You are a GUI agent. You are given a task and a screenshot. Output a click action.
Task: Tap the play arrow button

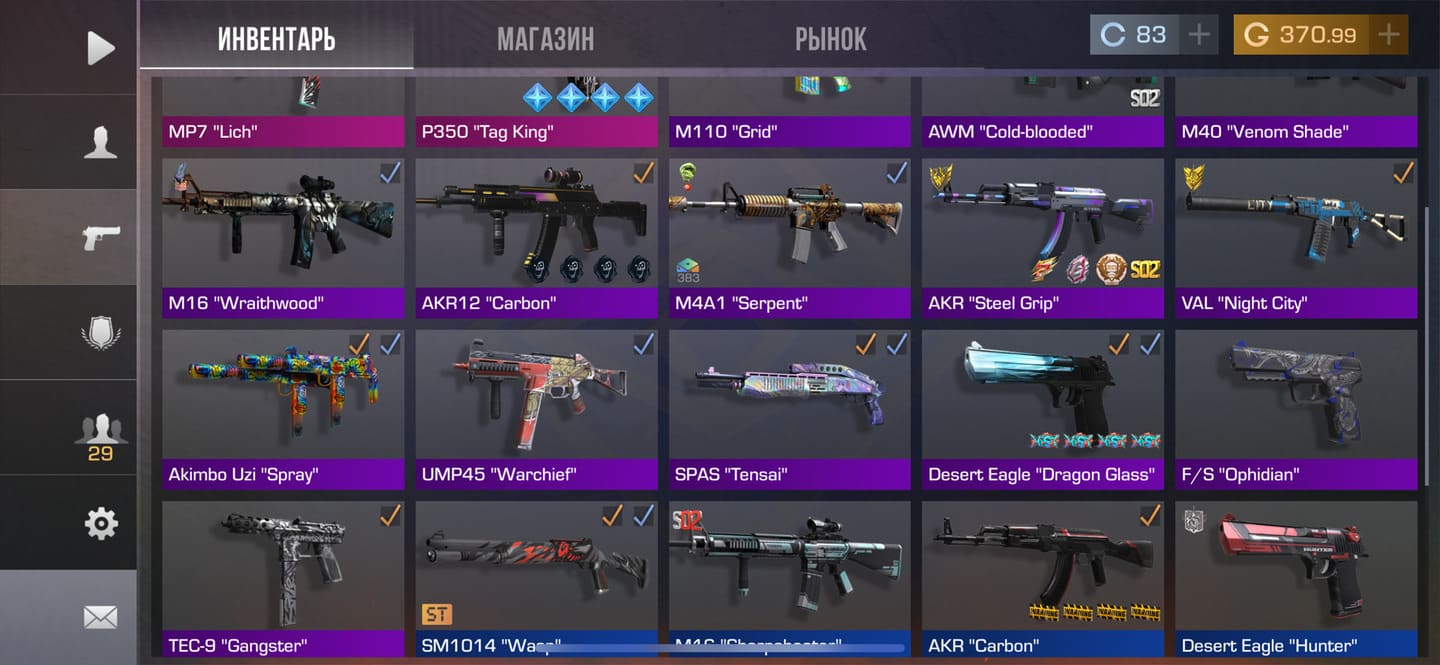(100, 47)
